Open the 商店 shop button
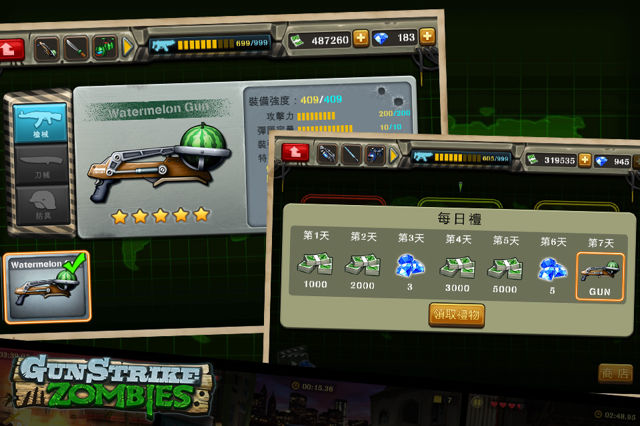The height and width of the screenshot is (426, 640). pos(615,372)
